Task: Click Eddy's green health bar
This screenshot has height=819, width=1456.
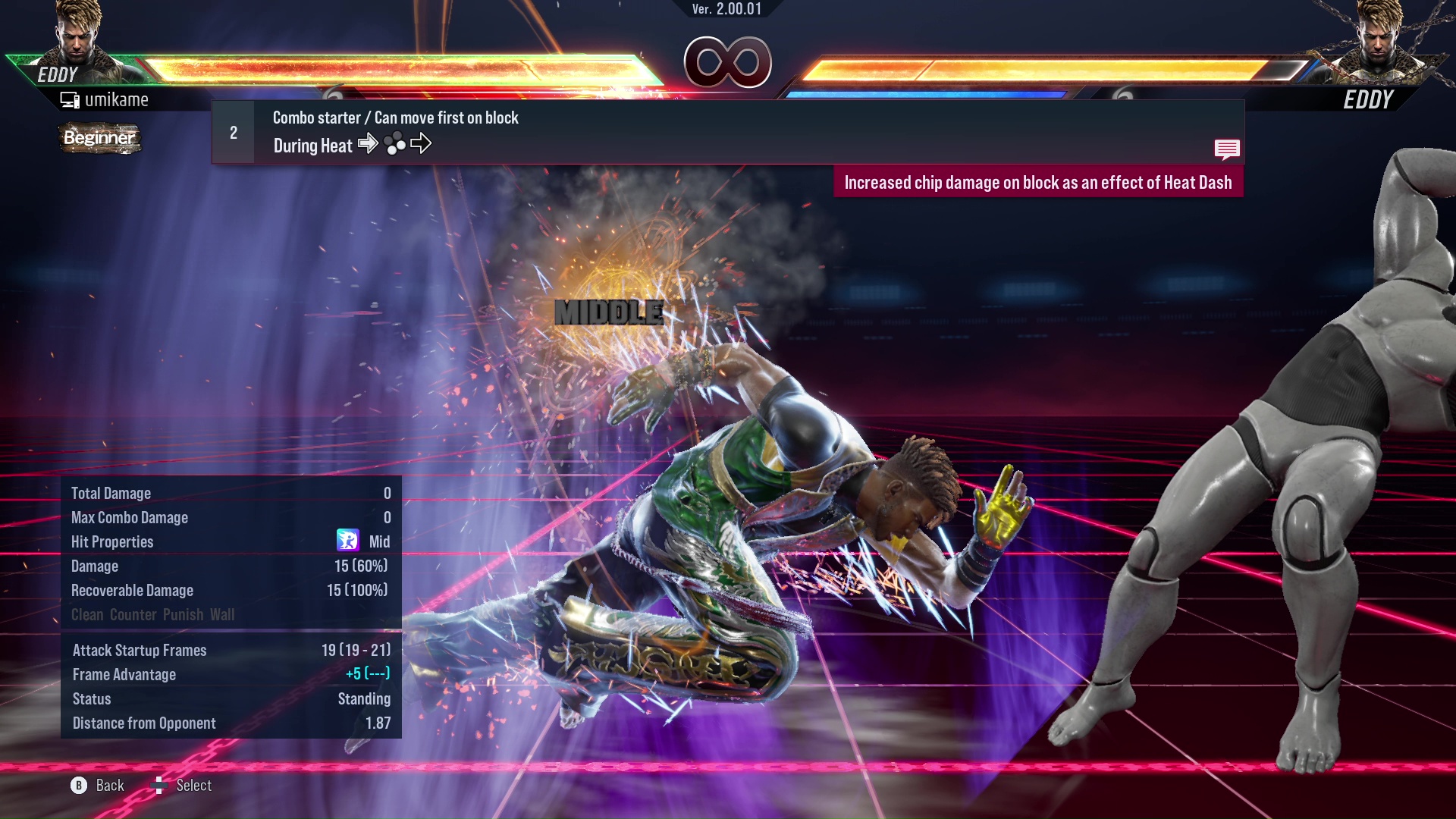Action: pyautogui.click(x=379, y=67)
